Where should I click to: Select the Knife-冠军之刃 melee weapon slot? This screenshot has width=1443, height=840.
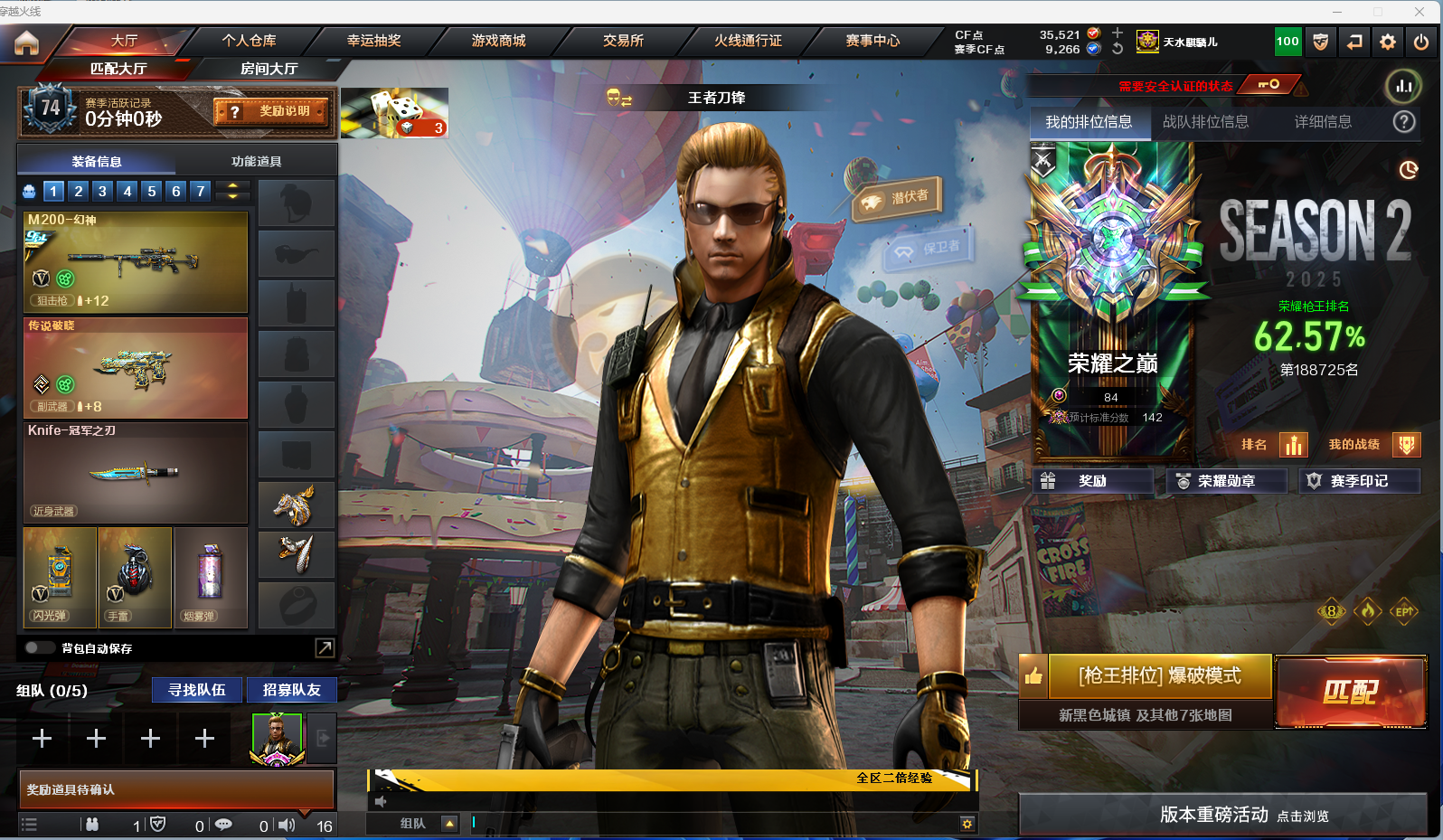136,473
